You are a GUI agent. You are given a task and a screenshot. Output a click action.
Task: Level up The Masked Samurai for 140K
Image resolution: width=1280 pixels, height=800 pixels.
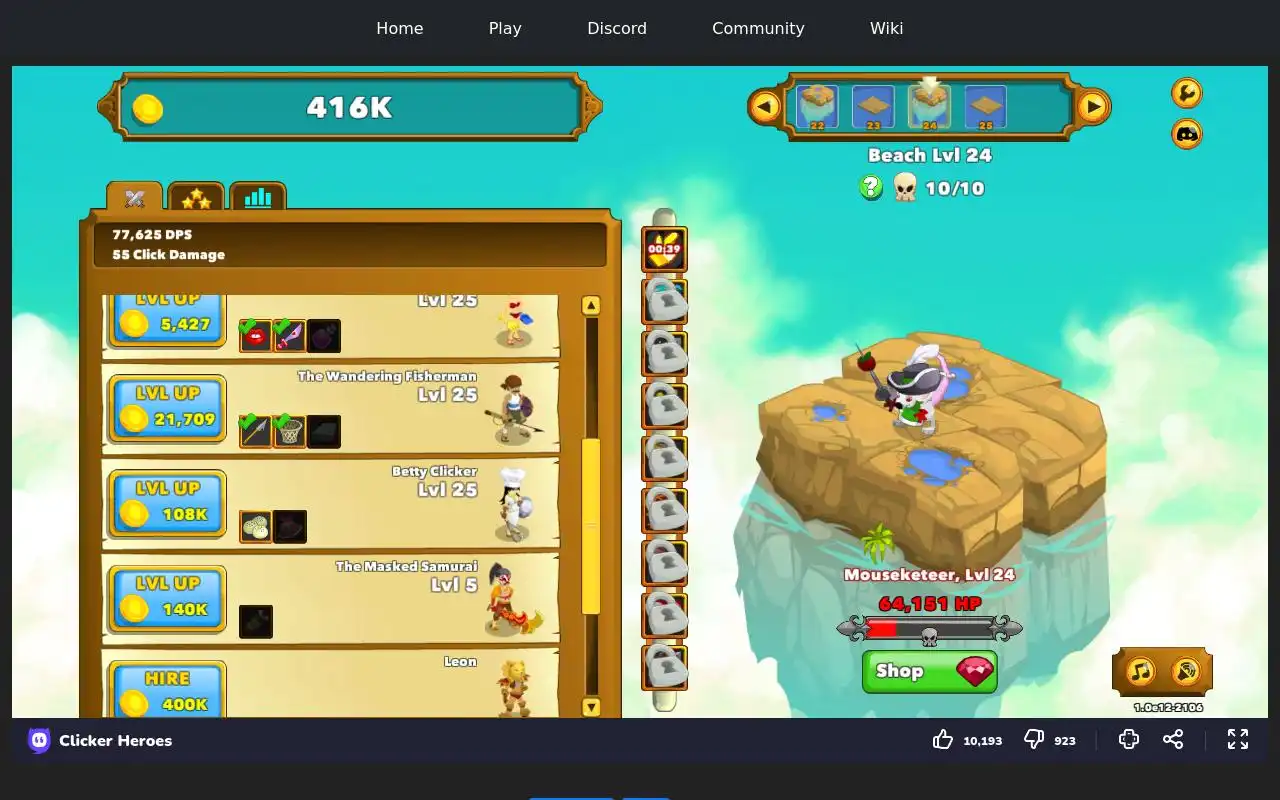pyautogui.click(x=167, y=597)
